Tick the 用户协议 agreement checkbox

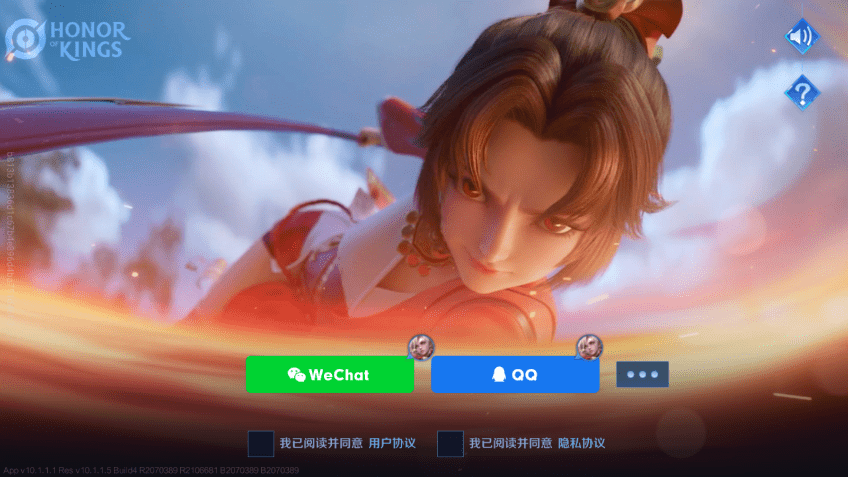click(261, 443)
